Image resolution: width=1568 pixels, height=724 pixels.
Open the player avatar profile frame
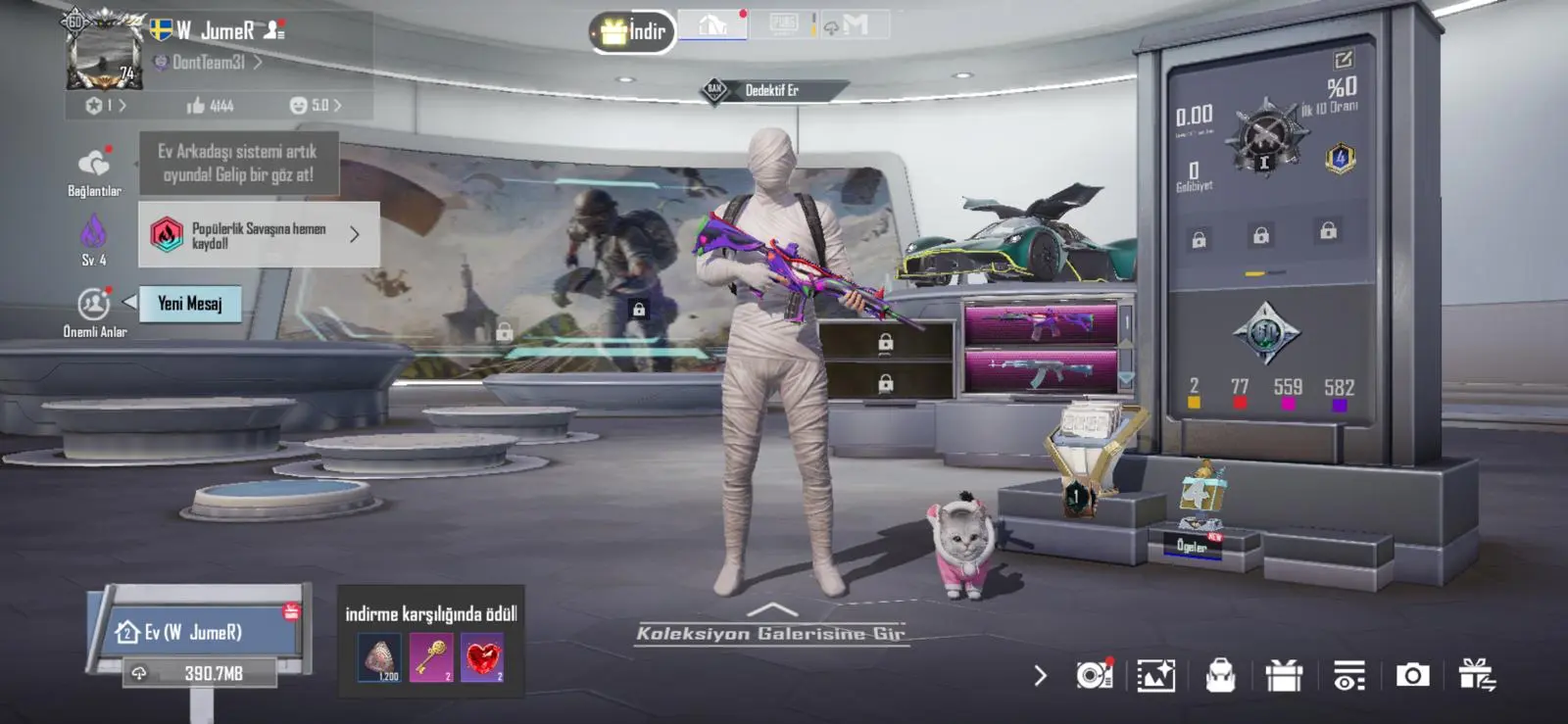click(103, 54)
